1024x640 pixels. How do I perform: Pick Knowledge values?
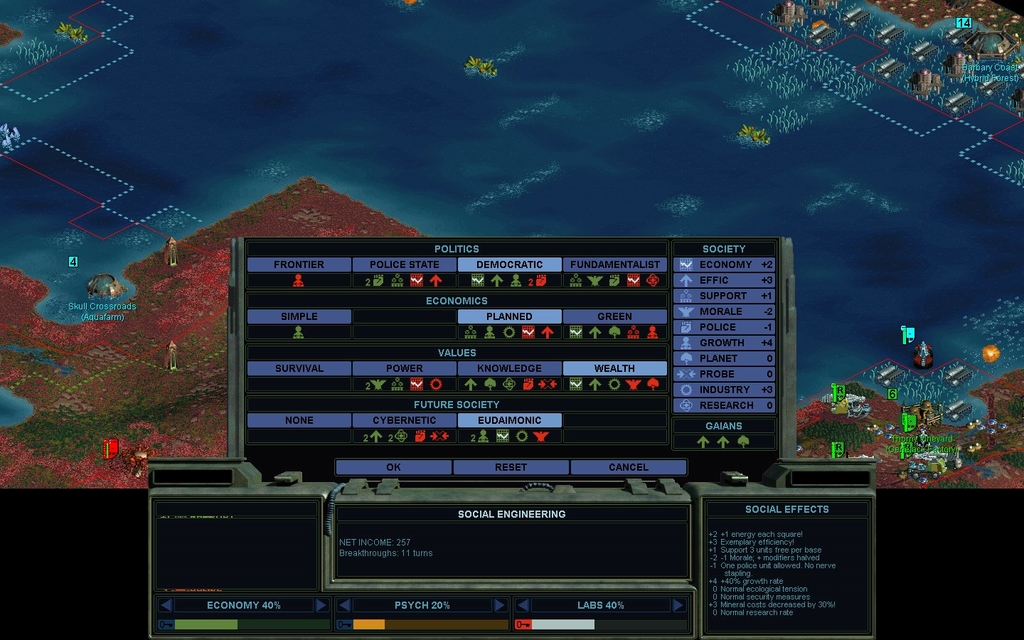[x=509, y=369]
